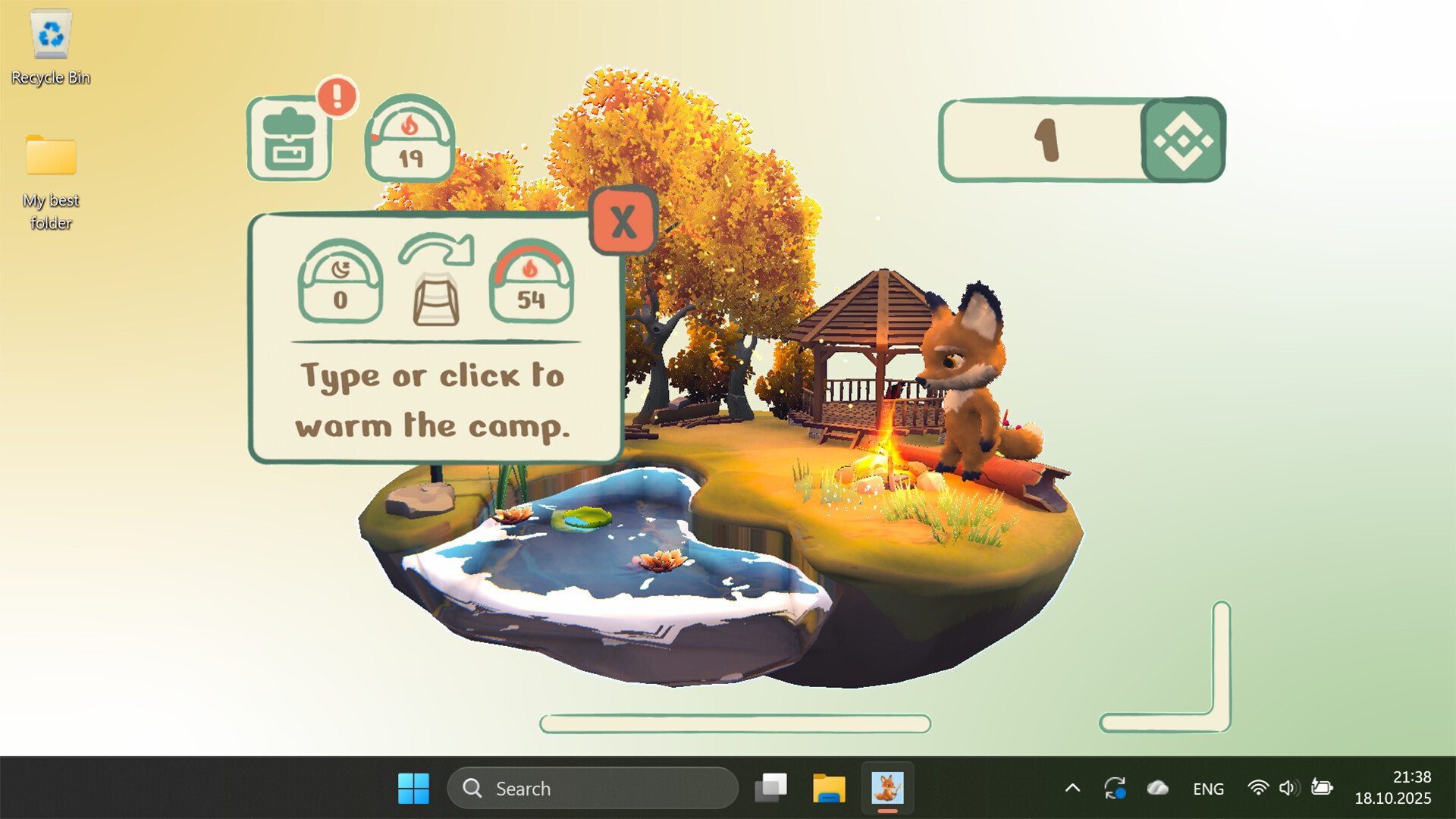Open the ENG language selector

click(x=1207, y=788)
